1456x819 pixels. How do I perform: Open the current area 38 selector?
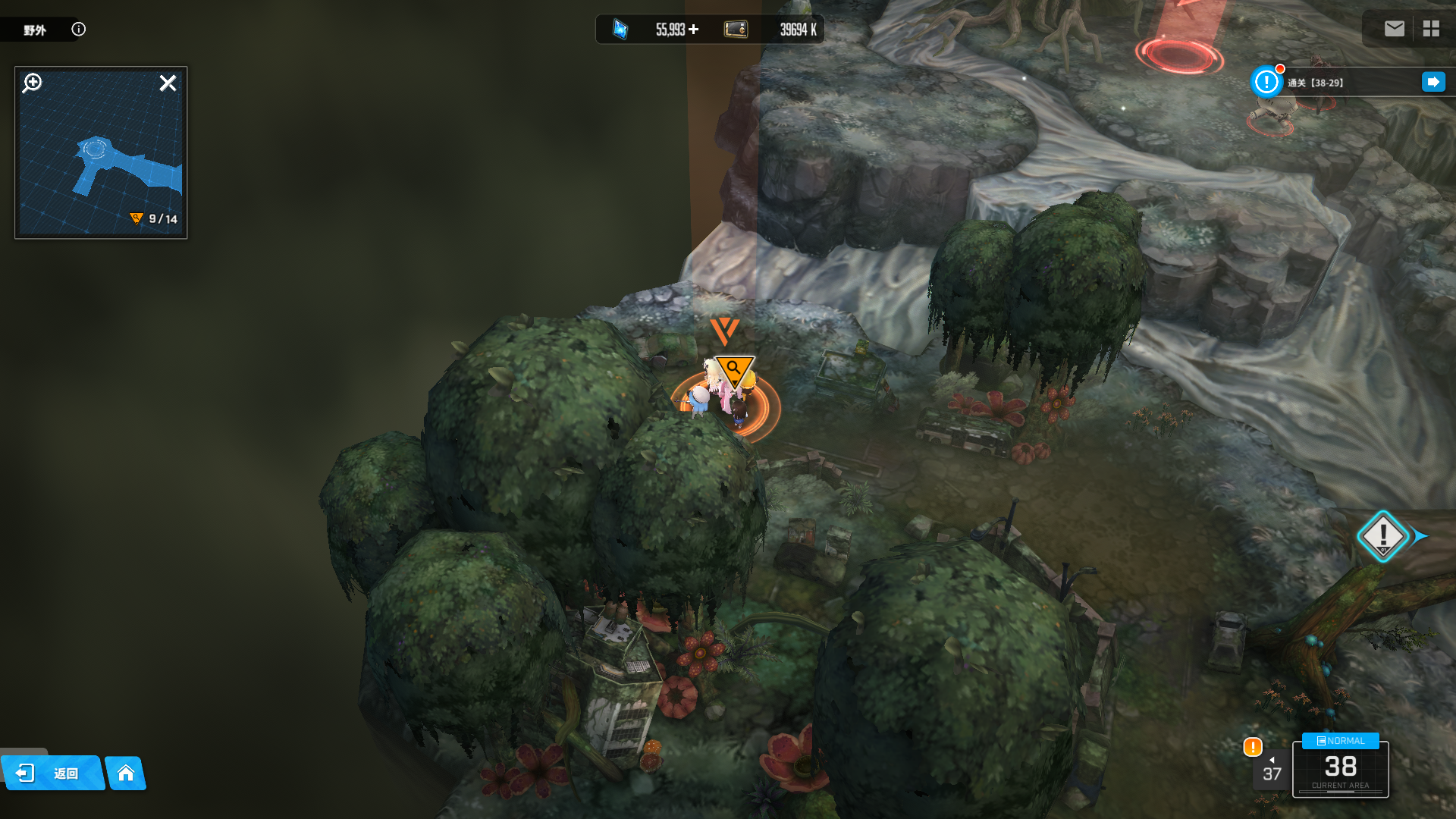click(x=1340, y=768)
